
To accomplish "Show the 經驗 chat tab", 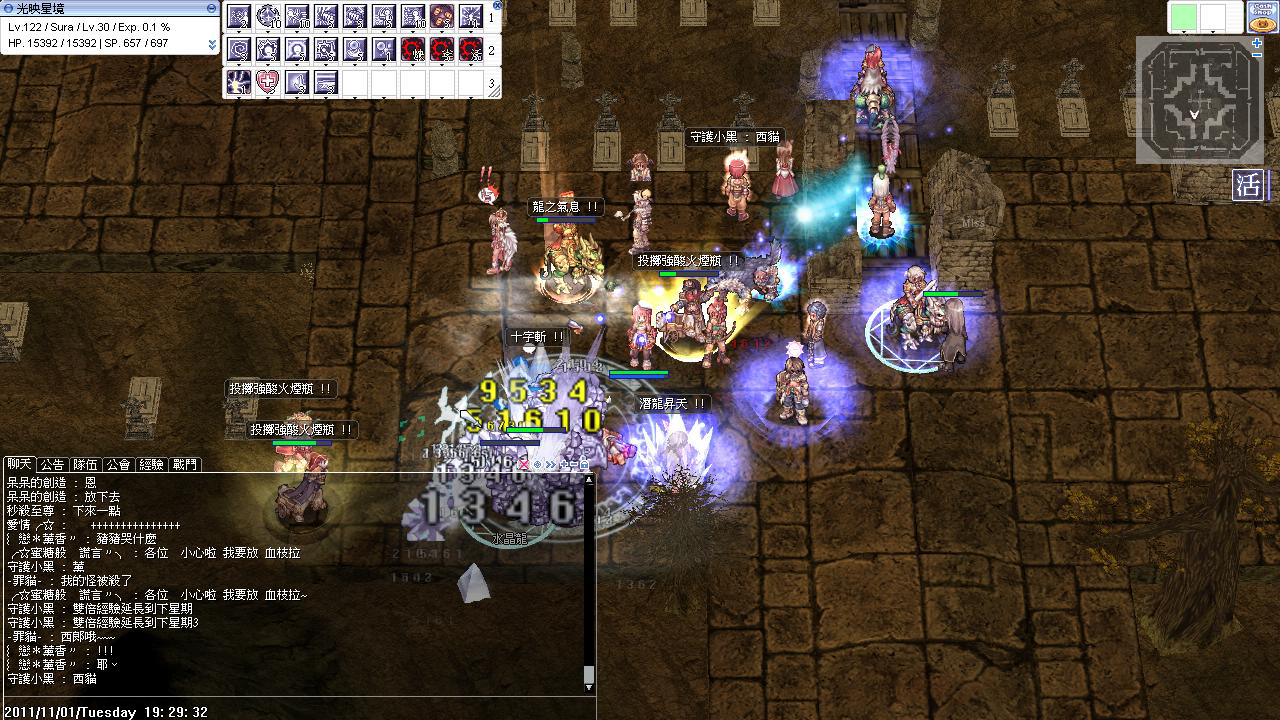I will pos(151,464).
